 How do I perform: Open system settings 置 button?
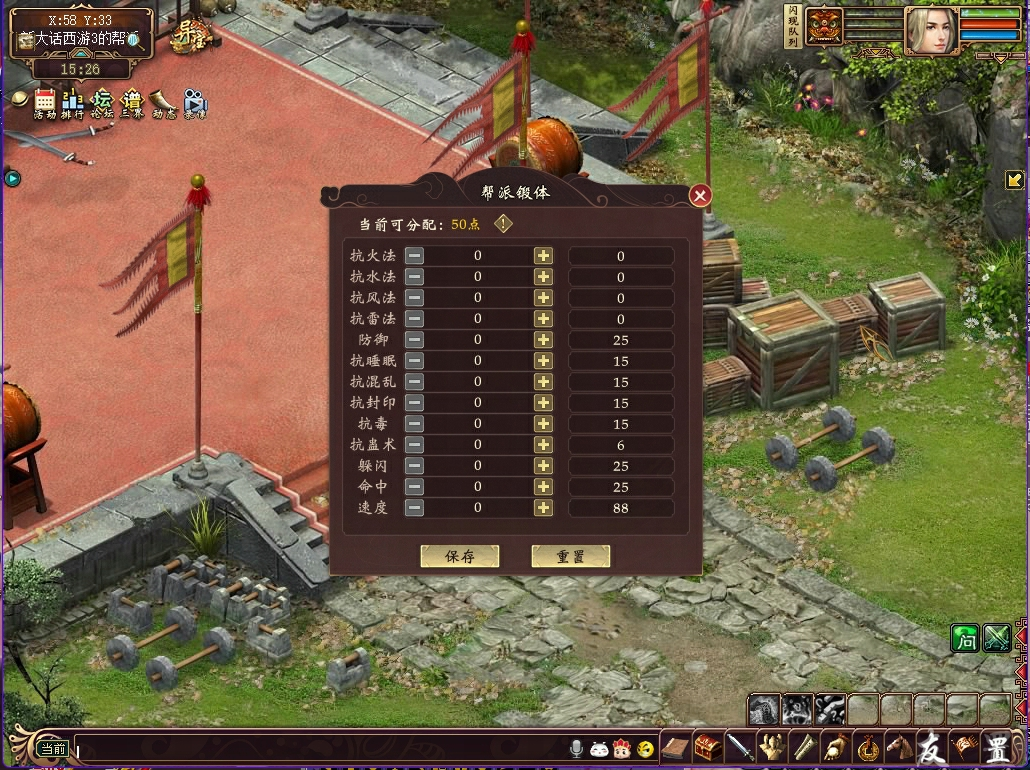[x=997, y=748]
